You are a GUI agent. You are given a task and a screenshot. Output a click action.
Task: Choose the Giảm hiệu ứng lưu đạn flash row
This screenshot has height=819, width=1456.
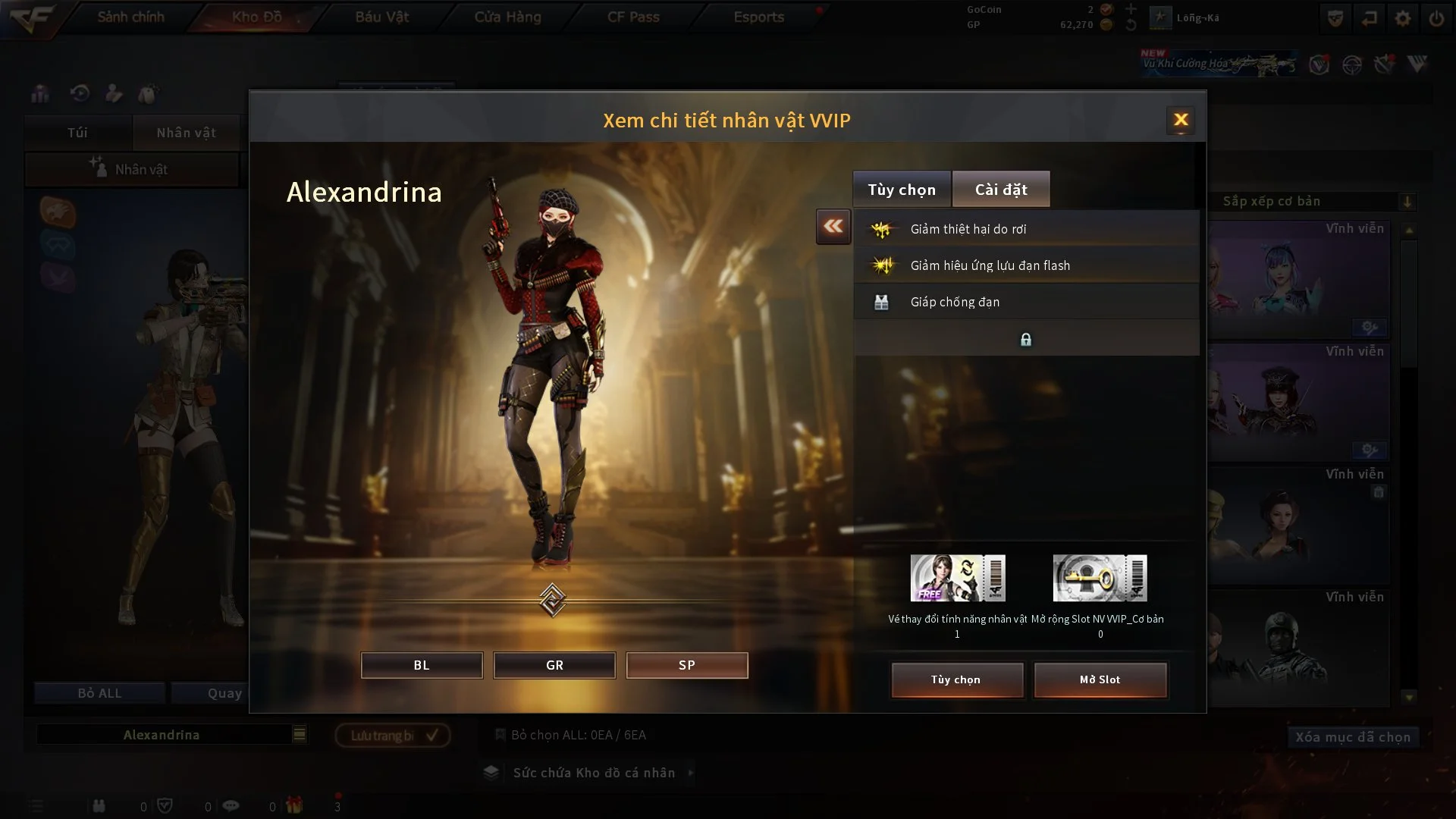point(1026,265)
